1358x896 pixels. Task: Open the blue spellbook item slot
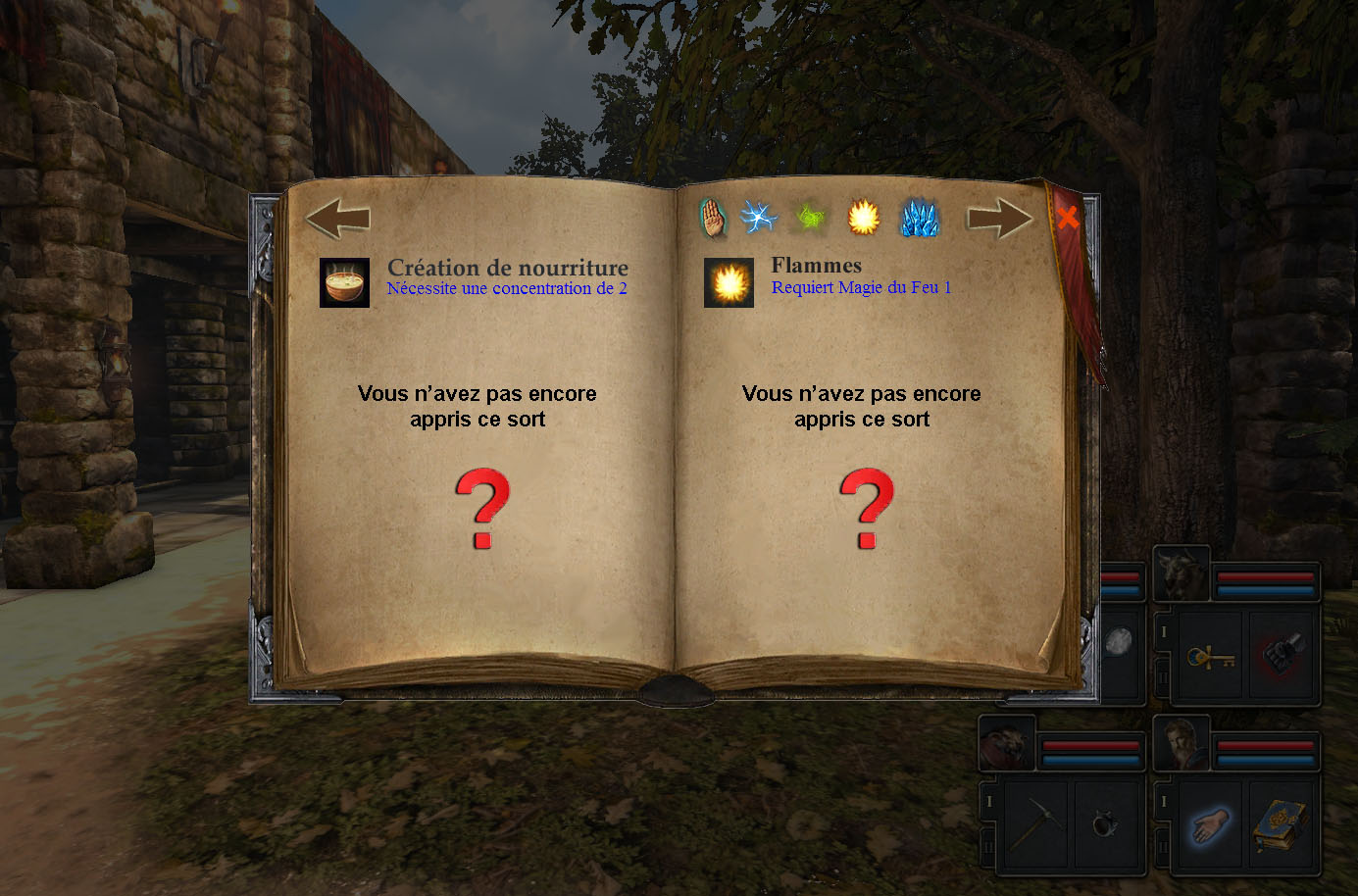1281,824
